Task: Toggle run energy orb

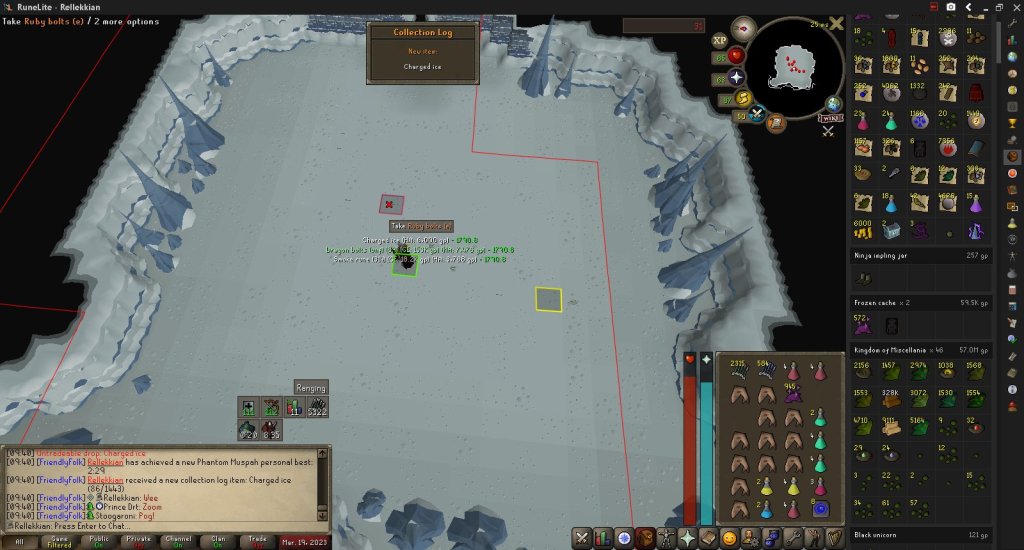Action: tap(743, 98)
